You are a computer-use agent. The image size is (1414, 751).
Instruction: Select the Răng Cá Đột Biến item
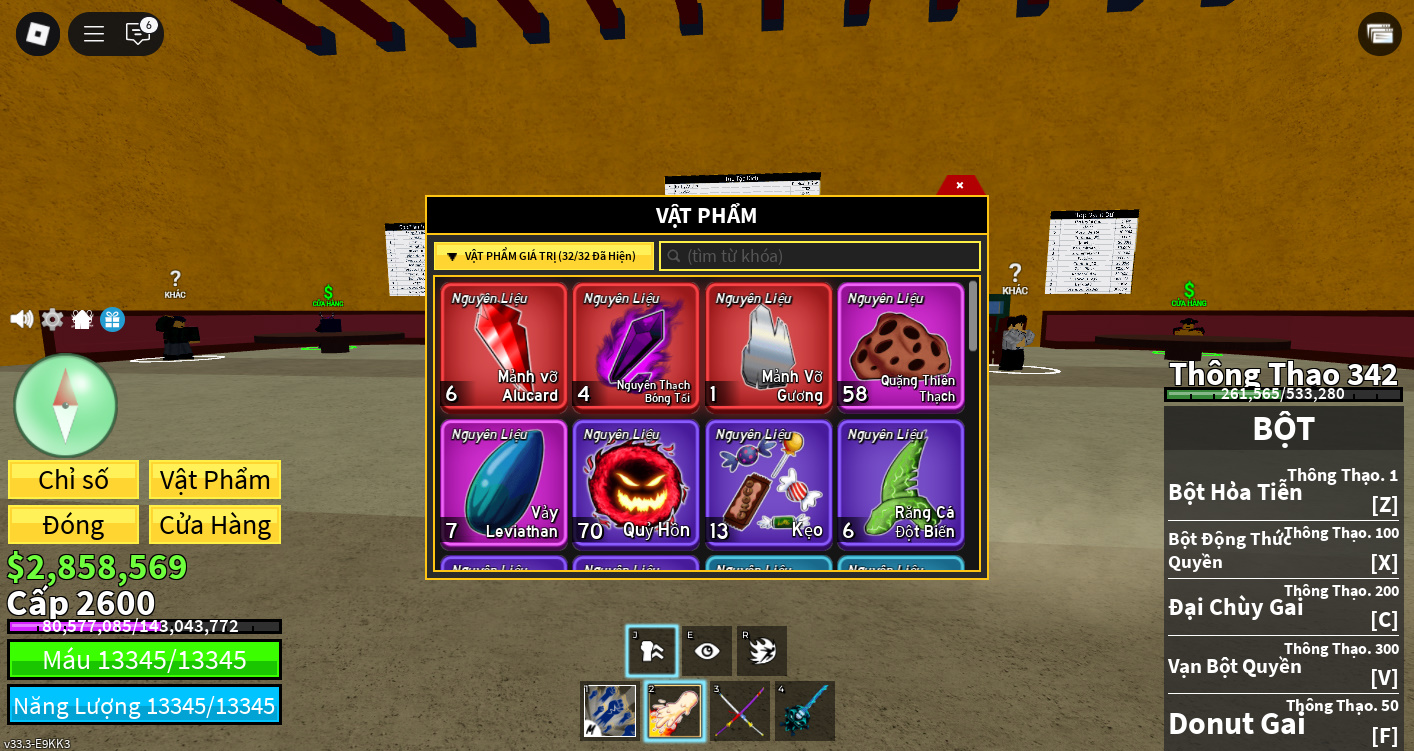coord(900,483)
